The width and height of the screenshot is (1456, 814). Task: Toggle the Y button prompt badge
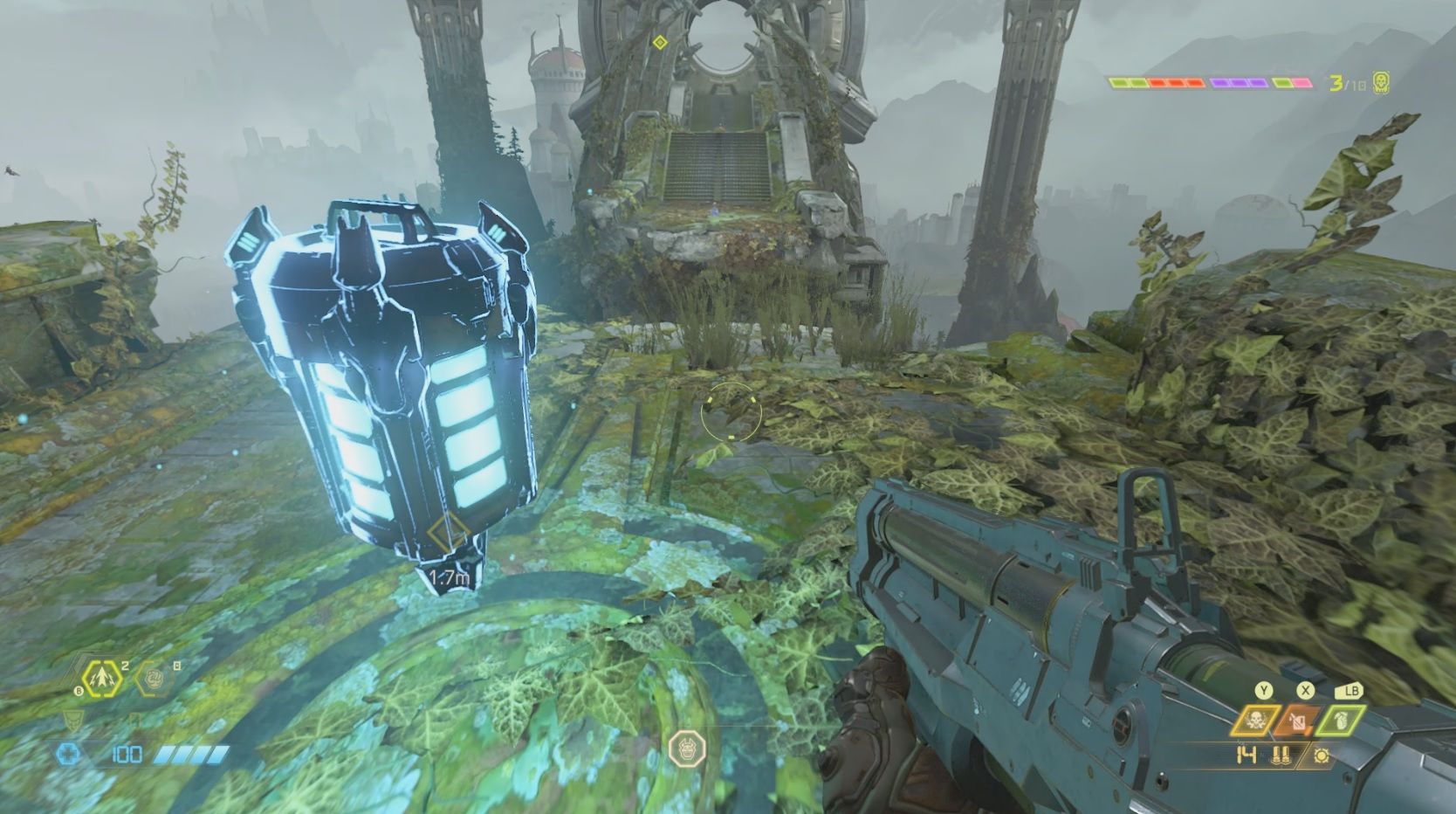(x=1263, y=689)
